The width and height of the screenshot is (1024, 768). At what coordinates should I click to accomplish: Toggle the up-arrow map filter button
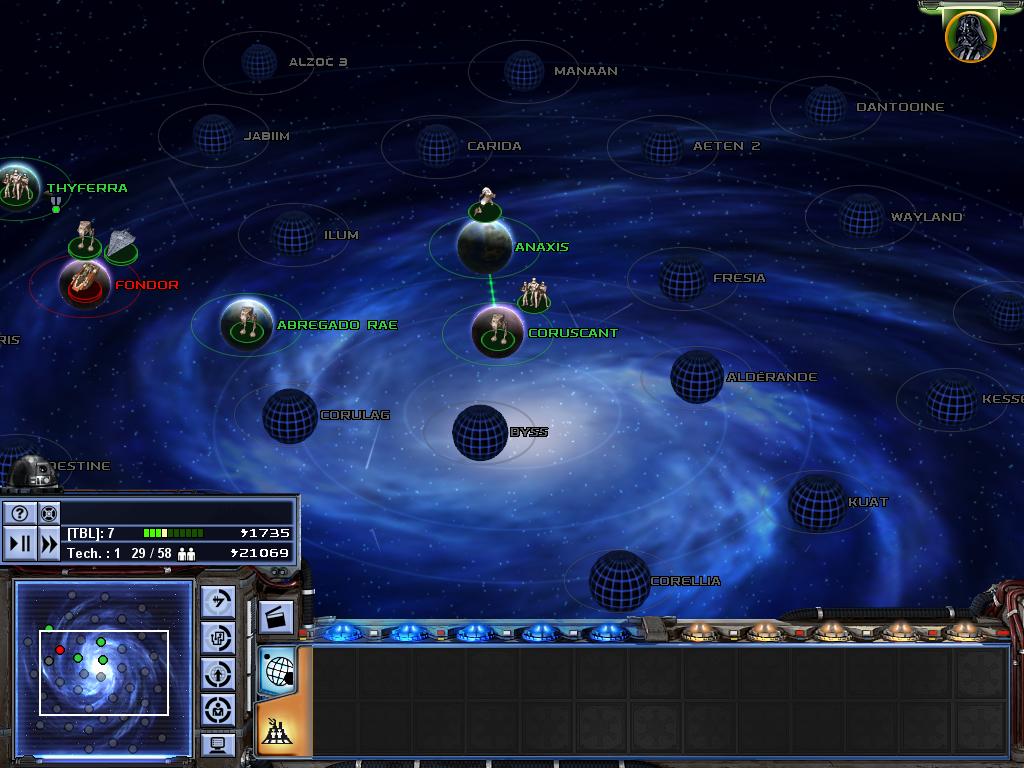point(219,673)
